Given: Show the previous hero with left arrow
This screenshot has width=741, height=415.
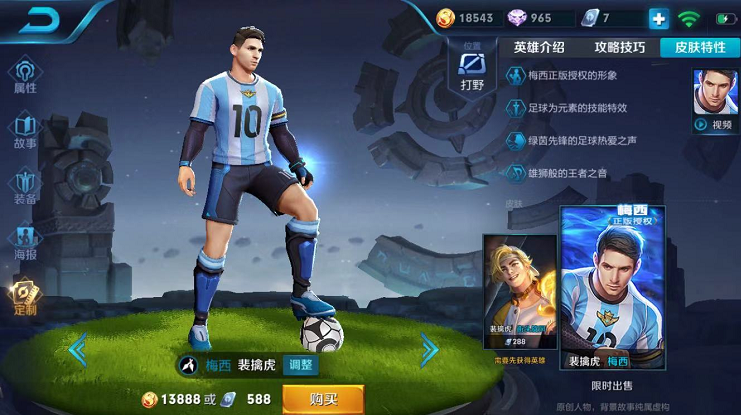Looking at the screenshot, I should [x=77, y=348].
